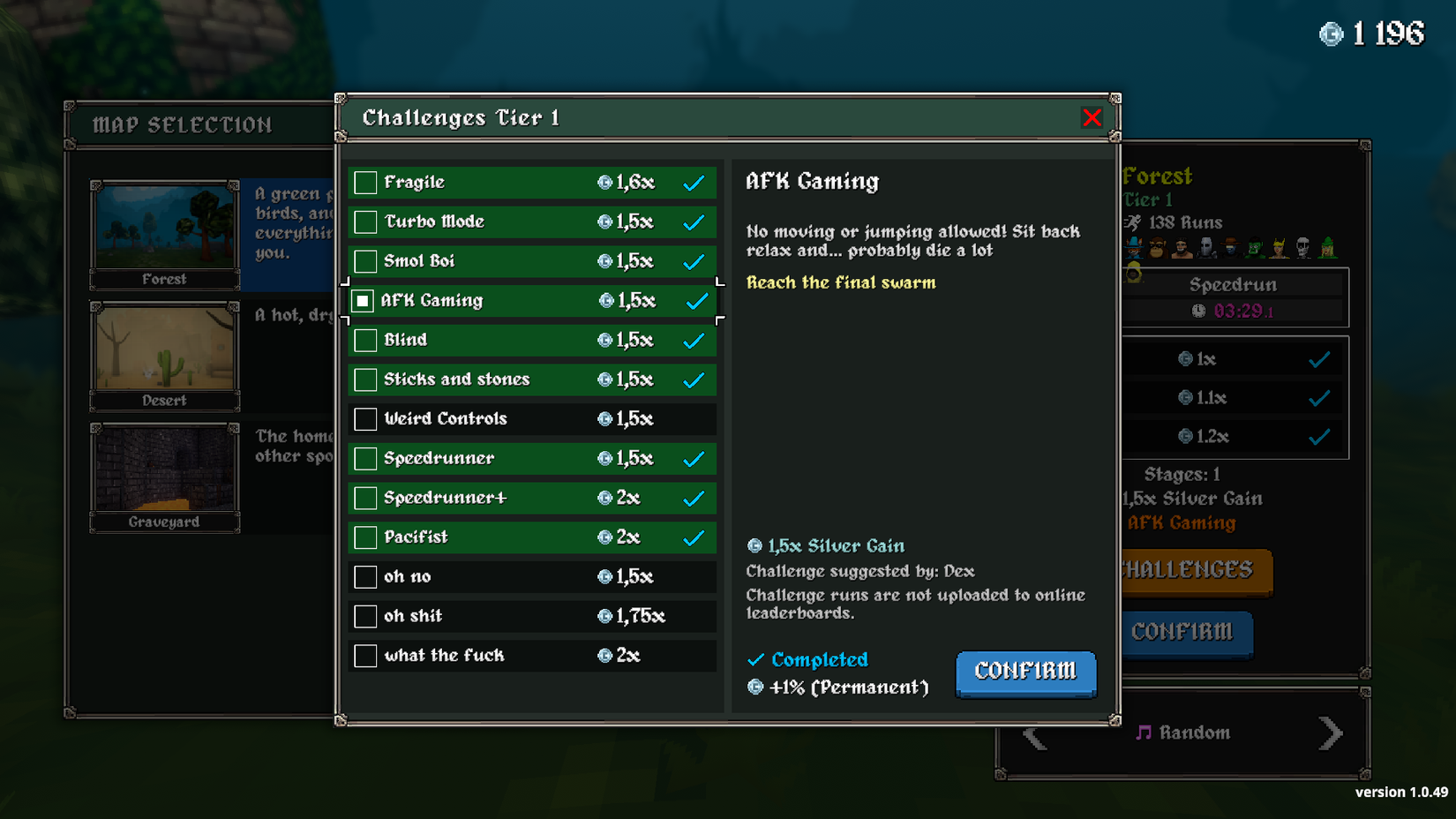Select the skeleton character icon
The image size is (1456, 819).
[1302, 248]
